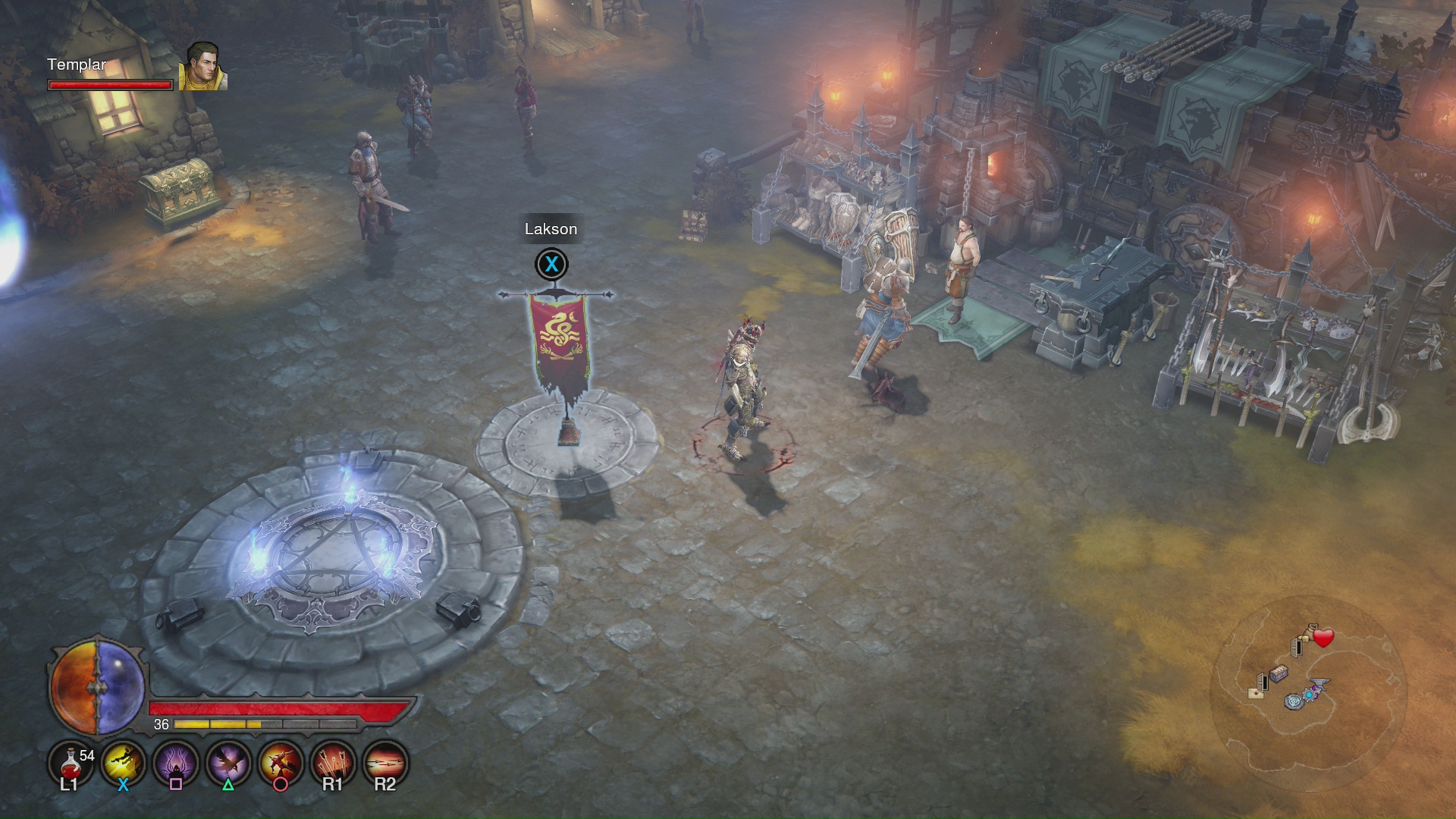Trigger the fiery red warrior skill
This screenshot has height=819, width=1456.
281,763
